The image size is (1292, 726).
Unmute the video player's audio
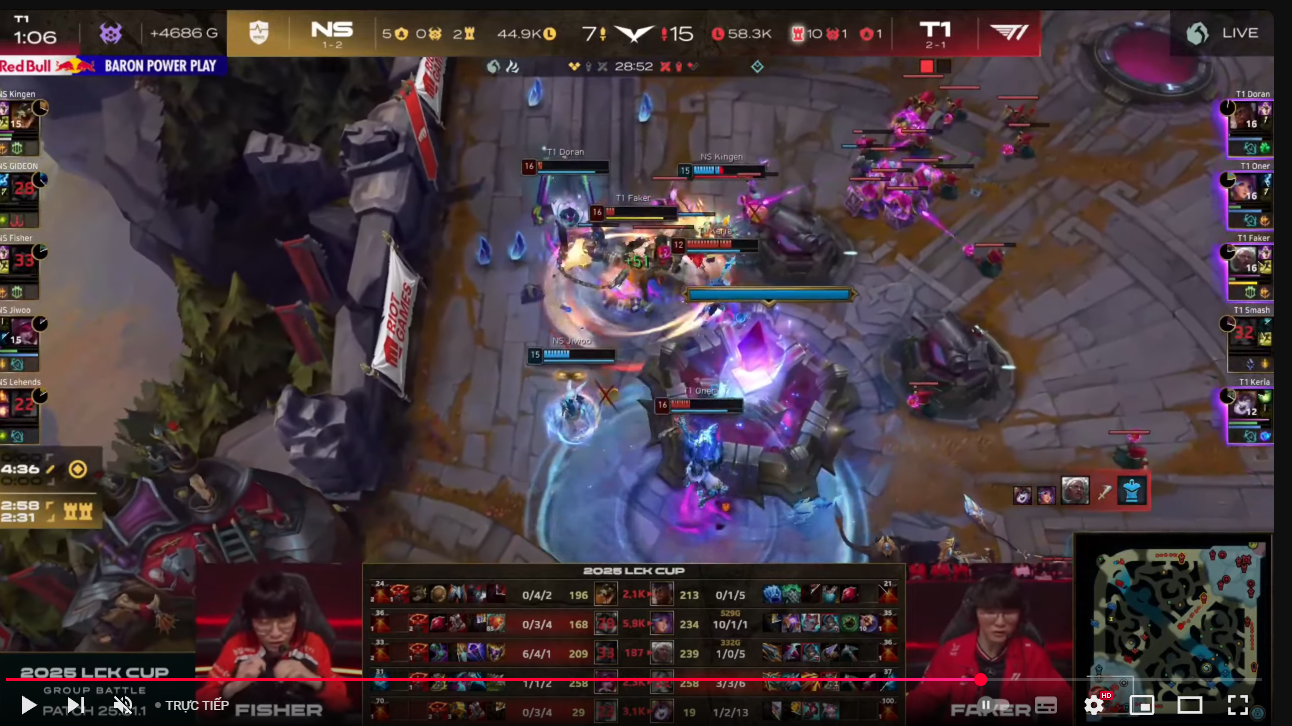click(x=123, y=705)
